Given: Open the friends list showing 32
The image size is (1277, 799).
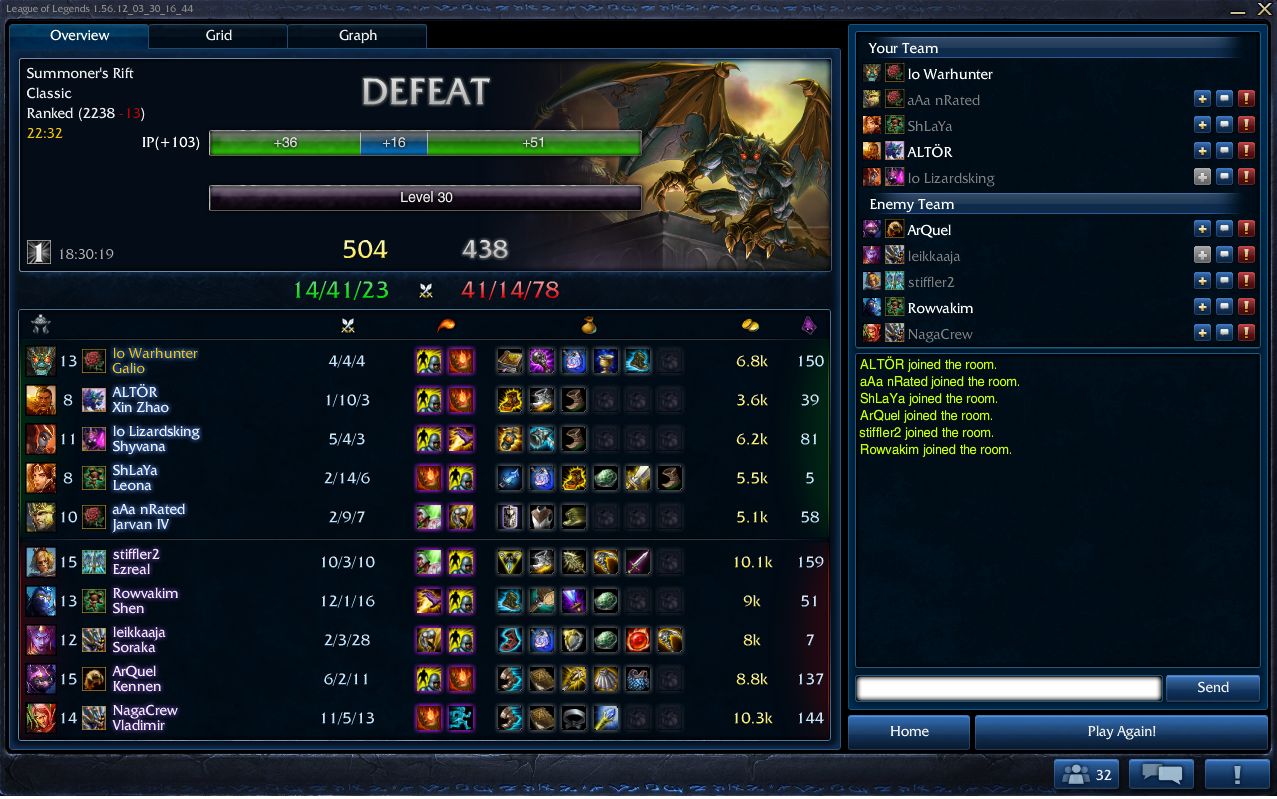Looking at the screenshot, I should click(x=1085, y=774).
